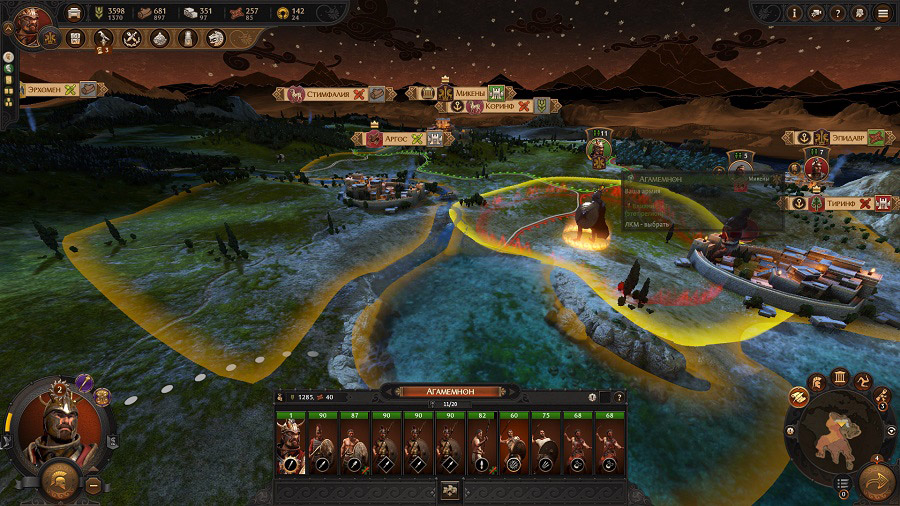Screen dimensions: 900x506
Task: End the turn with the arrow button
Action: [873, 482]
